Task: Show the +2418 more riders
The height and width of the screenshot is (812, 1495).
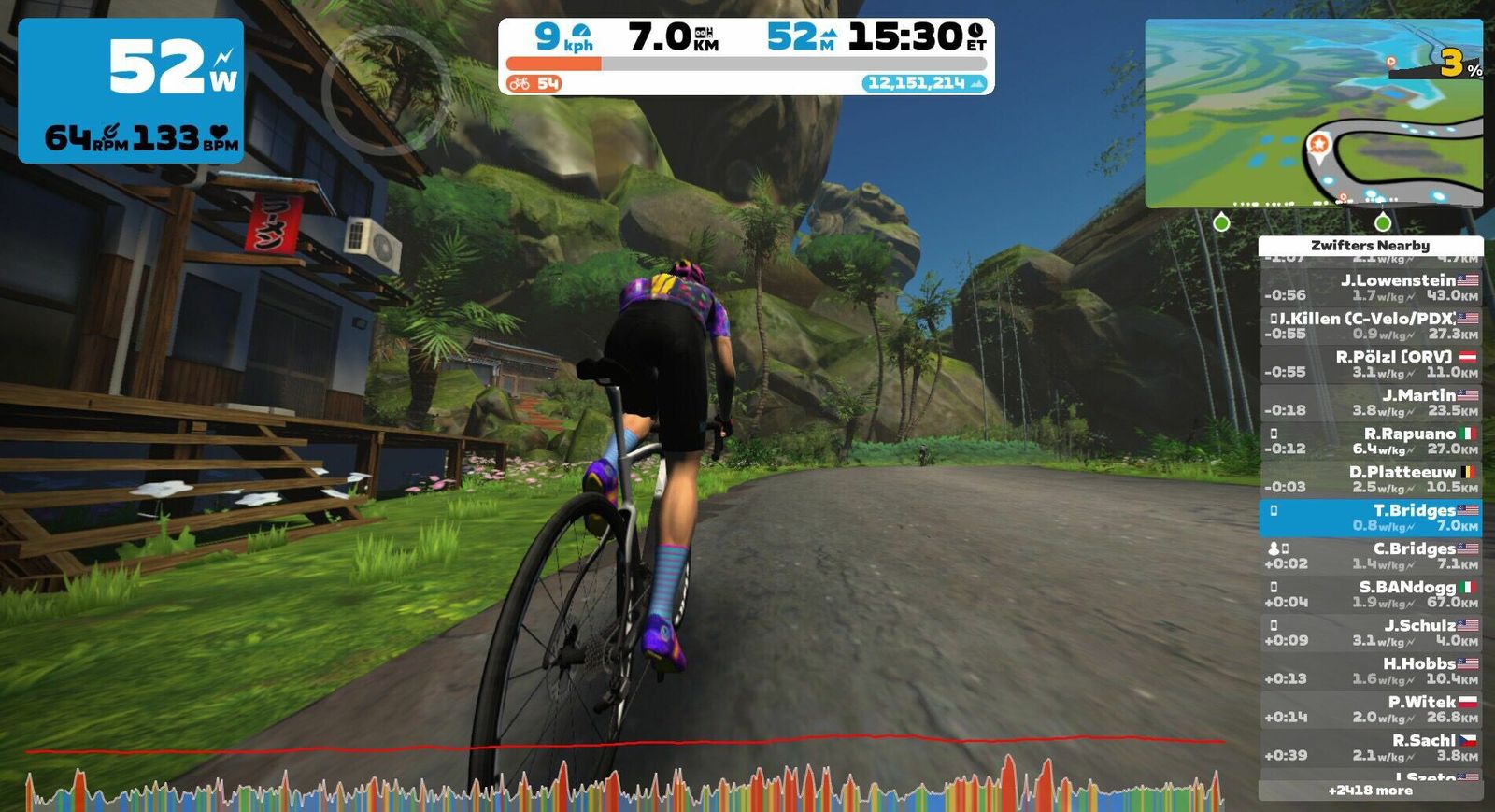Action: [1370, 791]
